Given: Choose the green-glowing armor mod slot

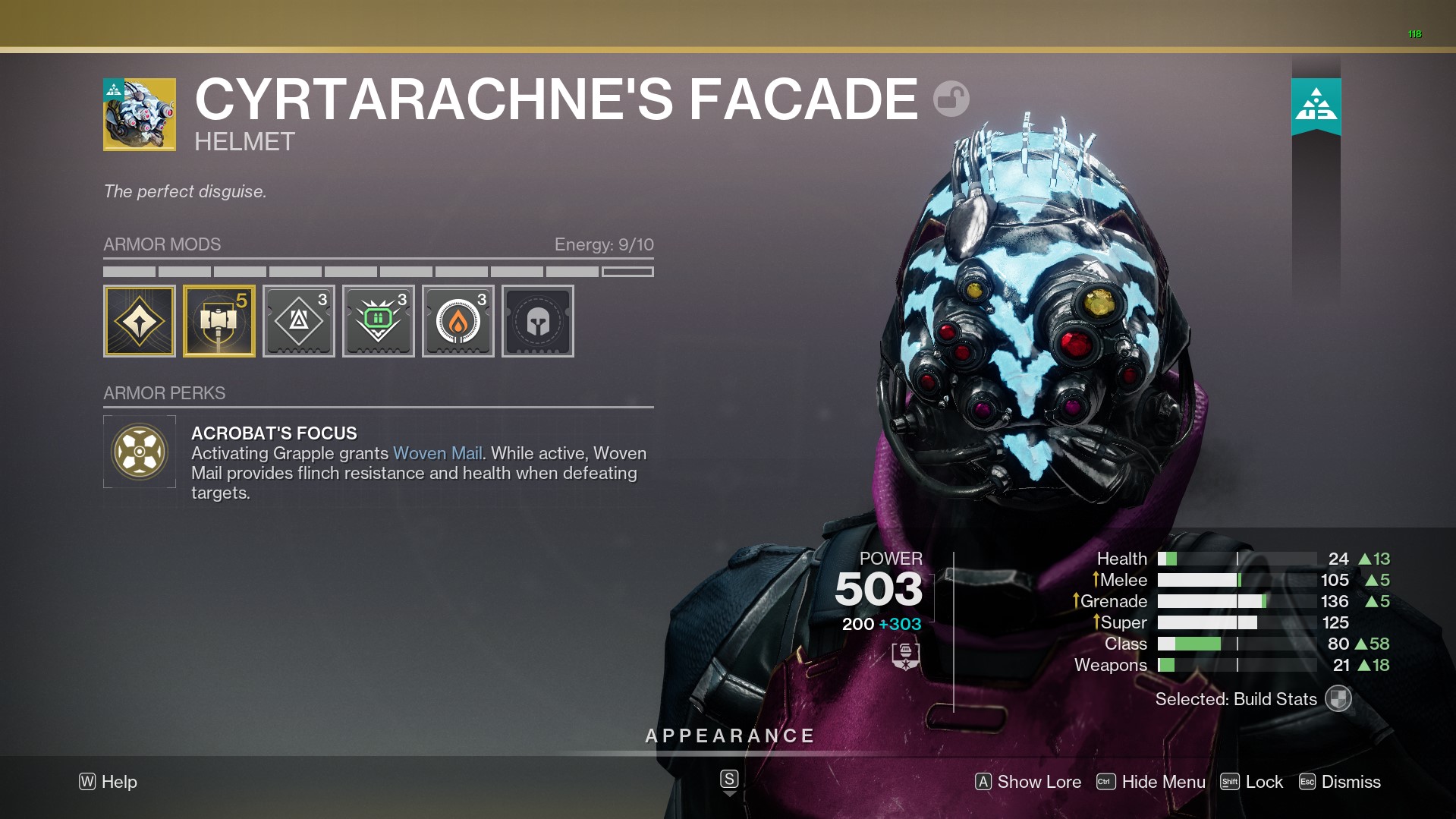Looking at the screenshot, I should [379, 321].
